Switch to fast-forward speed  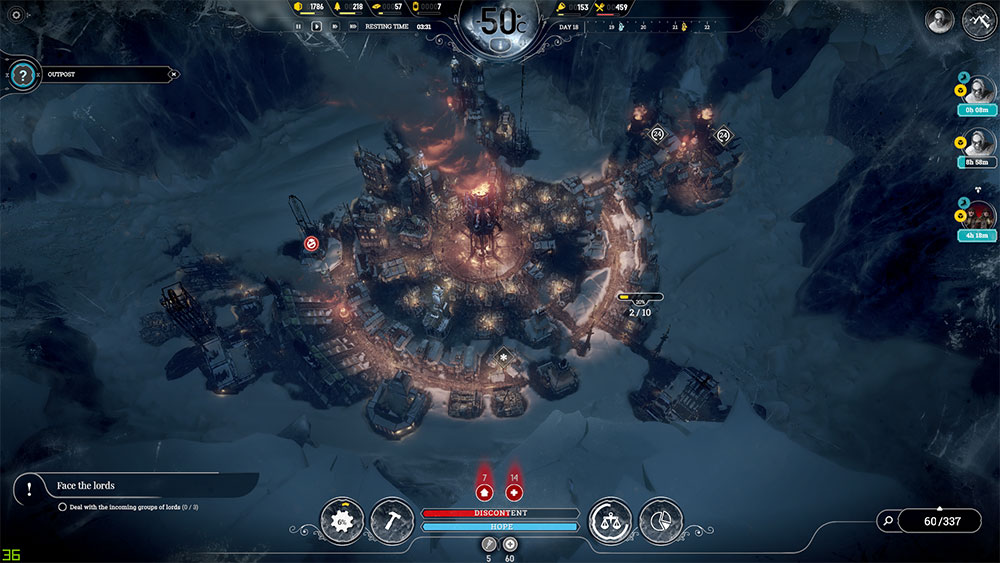(335, 26)
